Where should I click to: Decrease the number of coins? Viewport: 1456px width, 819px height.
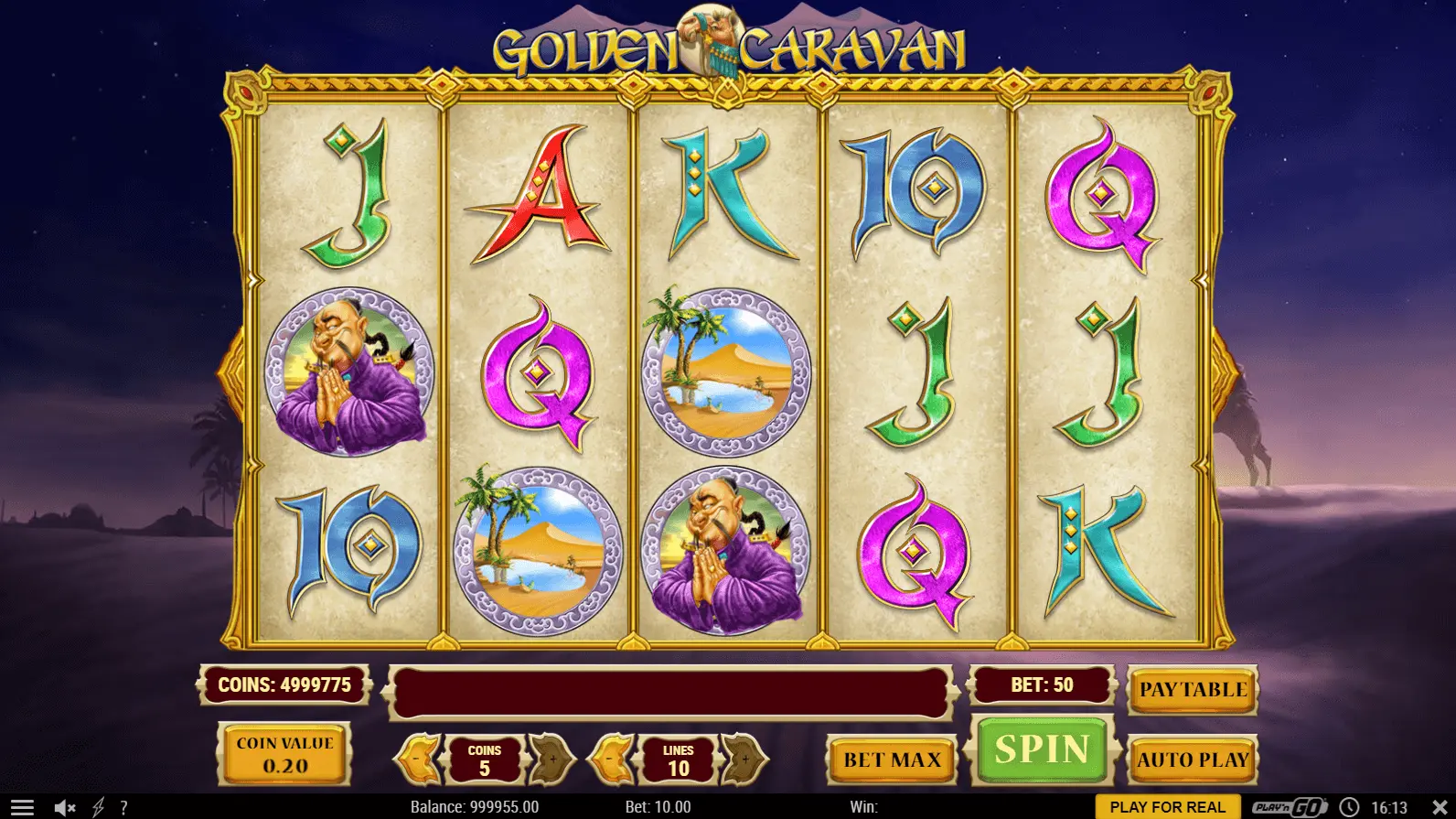[x=418, y=759]
